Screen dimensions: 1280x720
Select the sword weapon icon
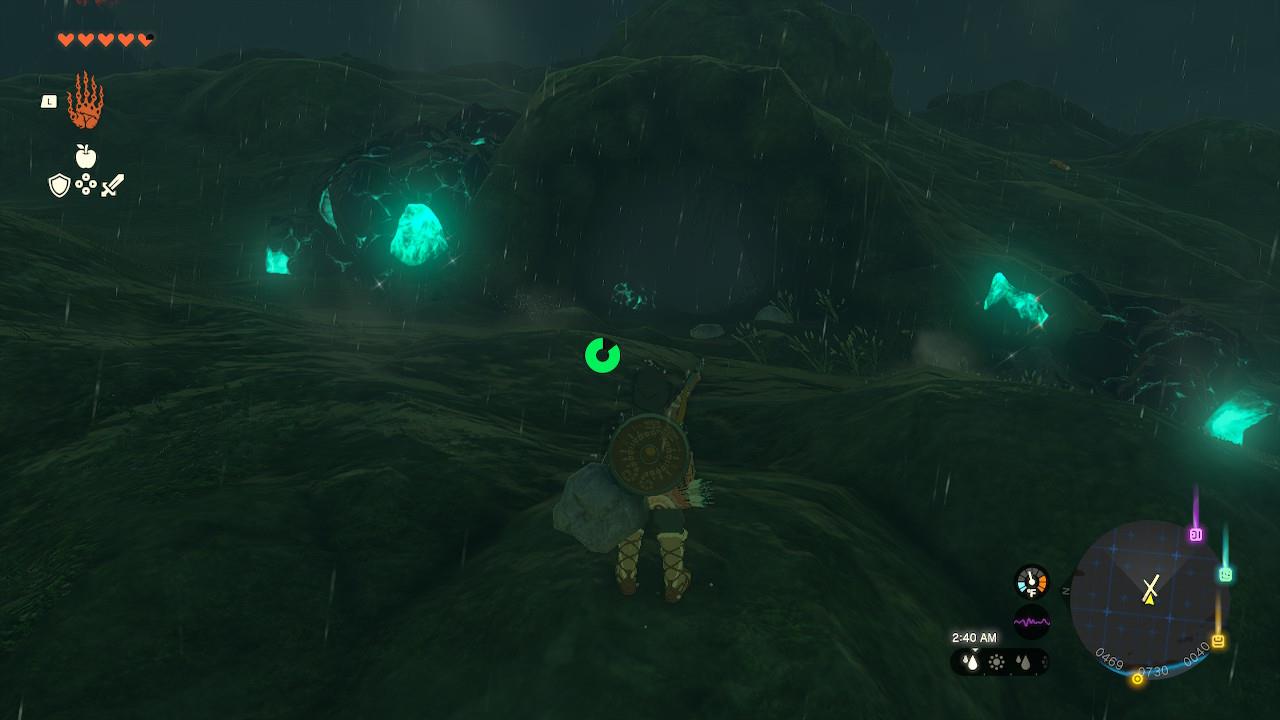coord(112,185)
